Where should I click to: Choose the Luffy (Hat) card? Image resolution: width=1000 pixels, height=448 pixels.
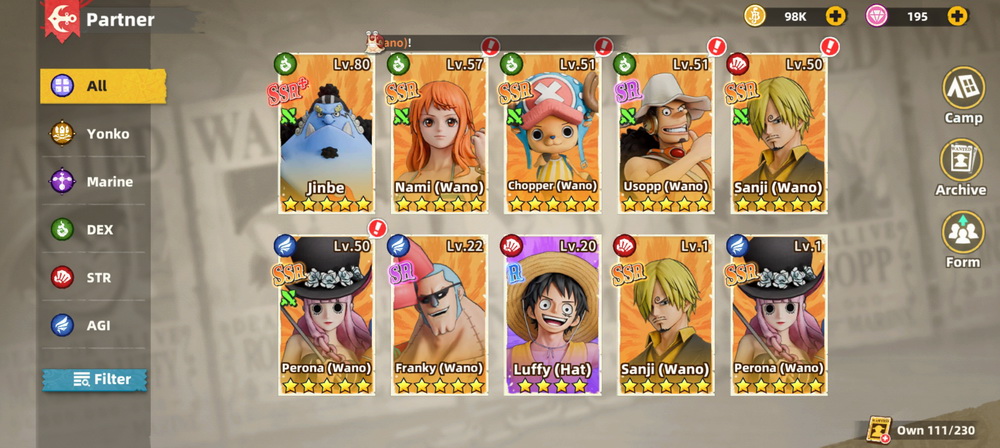click(x=552, y=315)
